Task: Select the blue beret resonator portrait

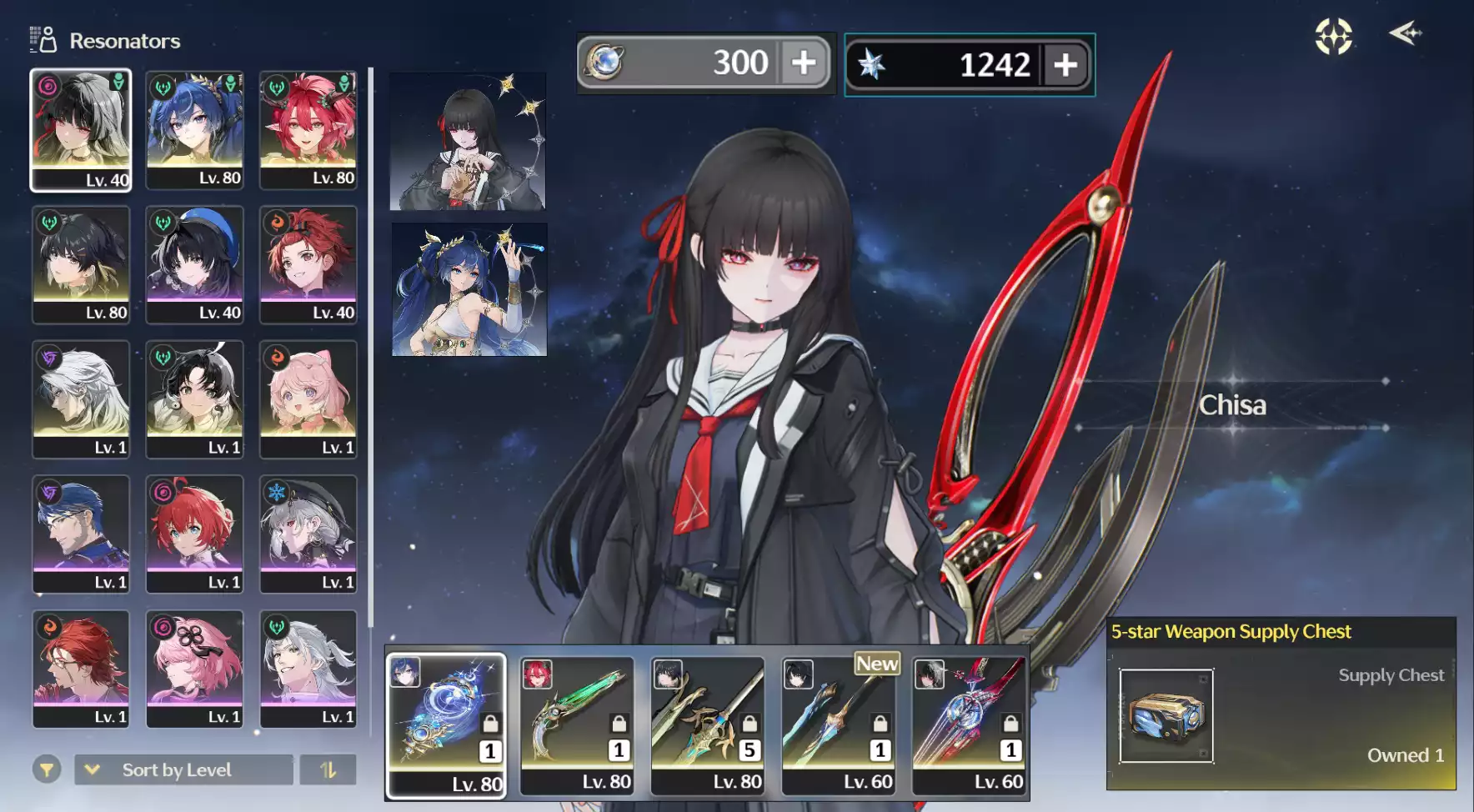Action: click(x=195, y=264)
